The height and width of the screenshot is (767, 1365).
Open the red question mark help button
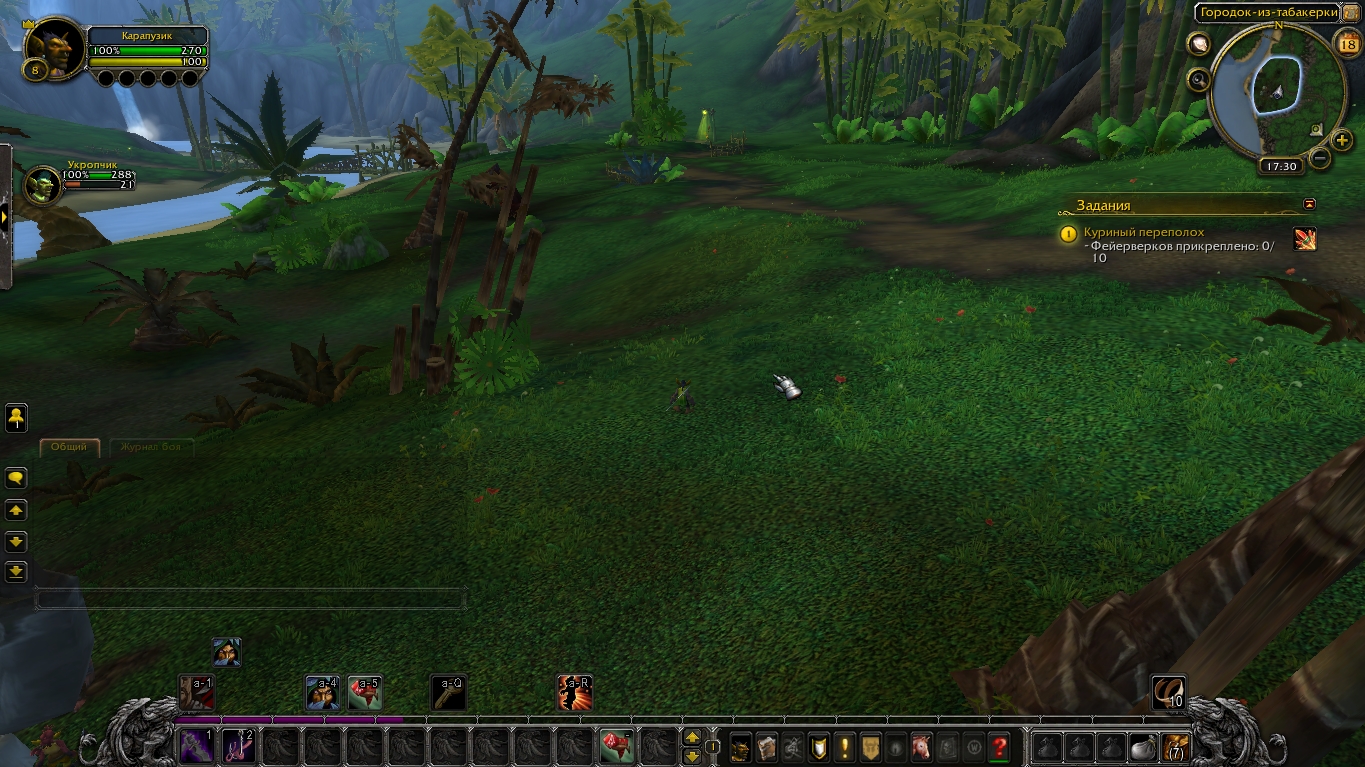click(x=998, y=746)
